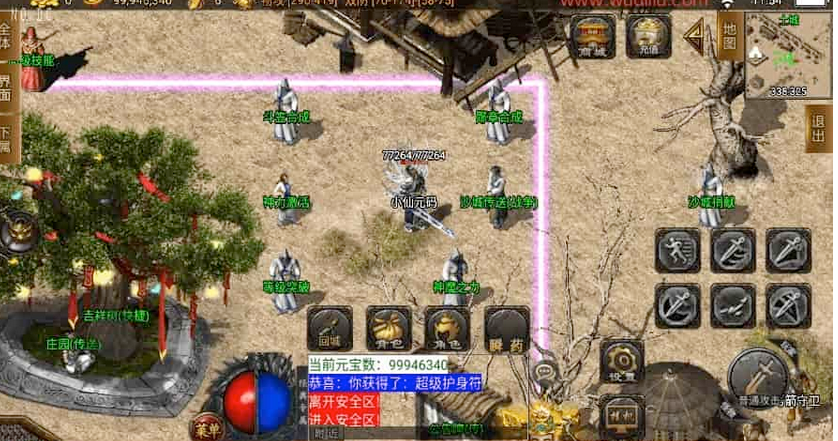
Task: Open the 角色 character sheet
Action: tap(447, 327)
